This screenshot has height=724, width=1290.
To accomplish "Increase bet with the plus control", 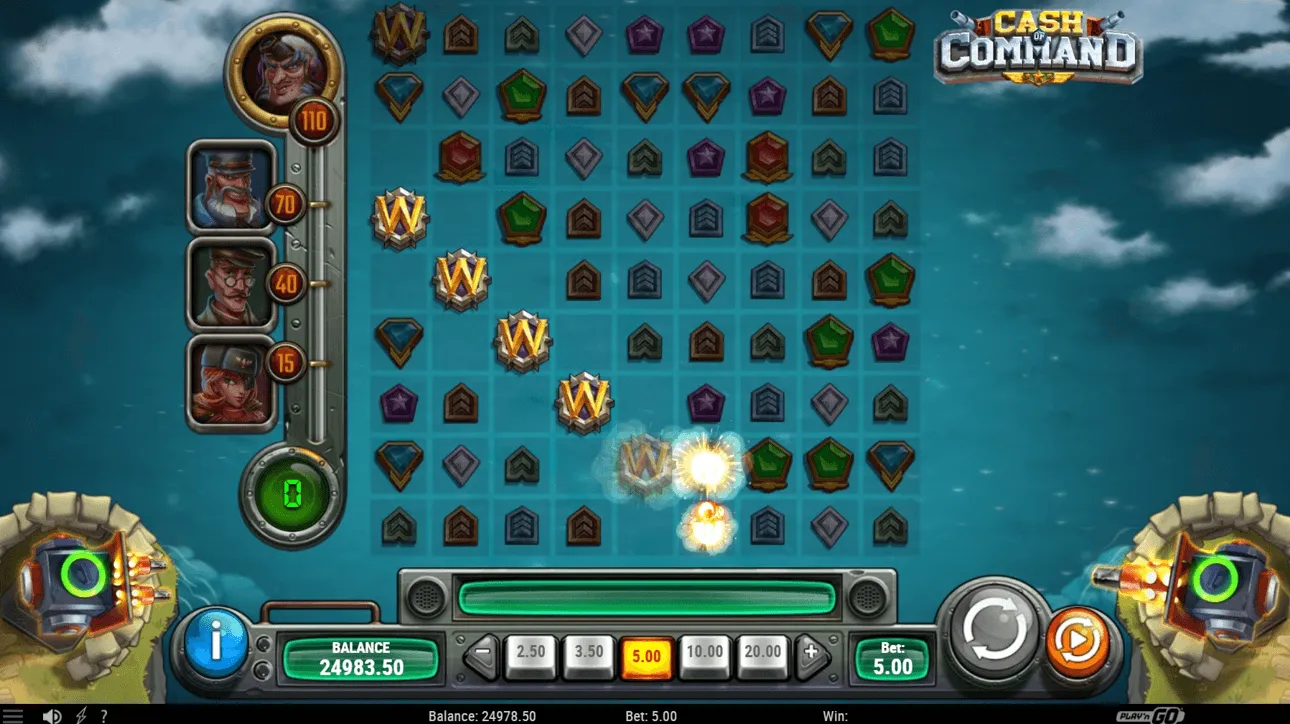I will pyautogui.click(x=810, y=651).
